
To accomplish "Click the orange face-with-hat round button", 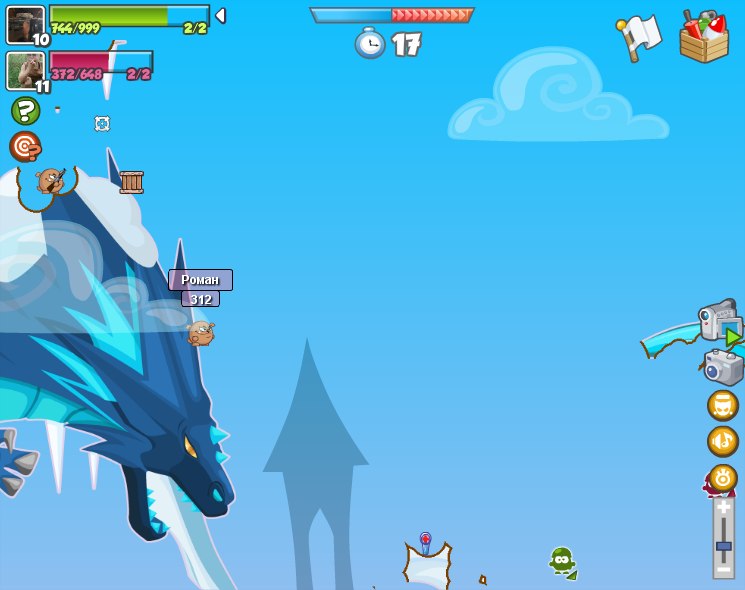I will pyautogui.click(x=723, y=405).
